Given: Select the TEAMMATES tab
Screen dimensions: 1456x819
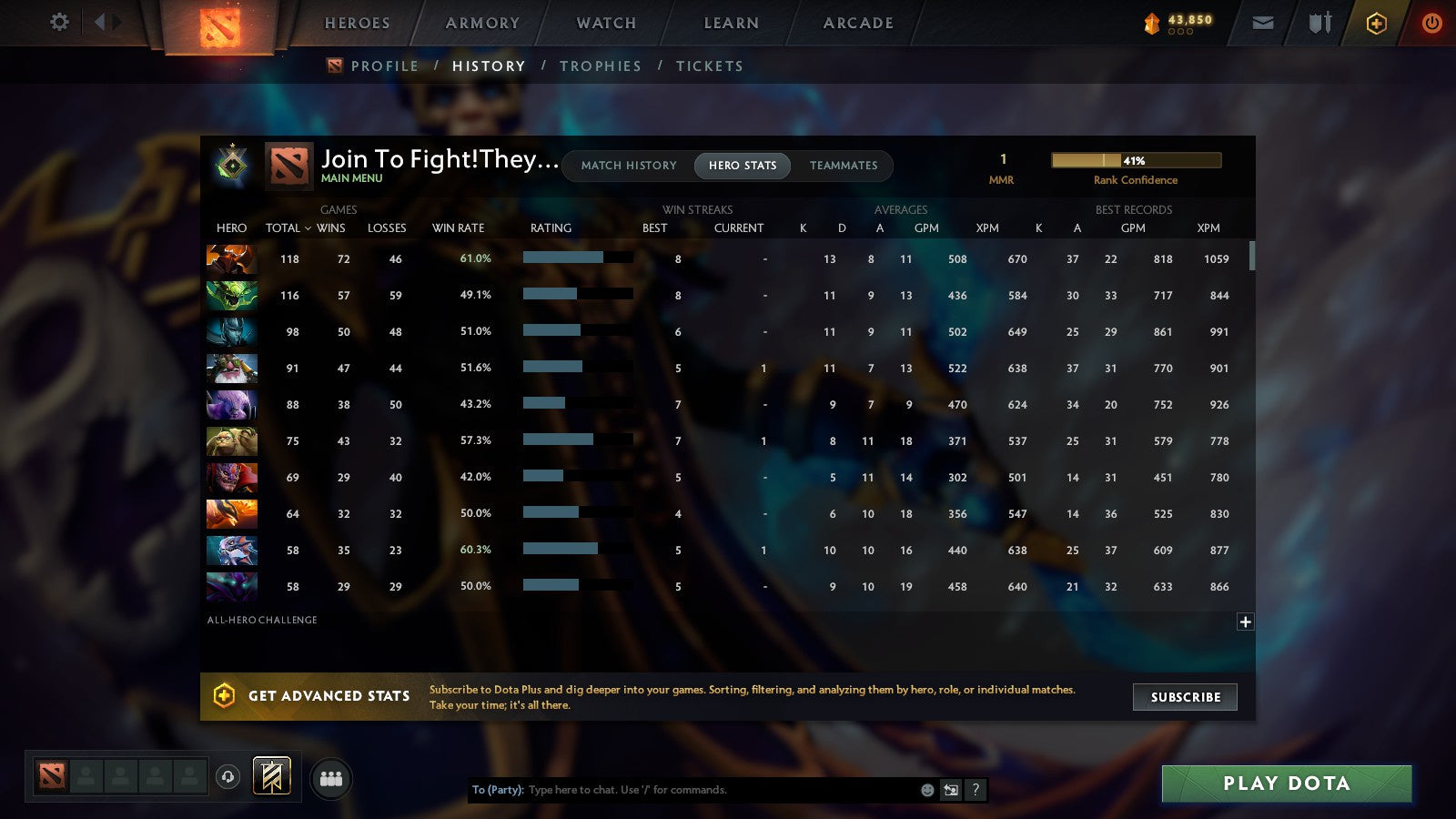Looking at the screenshot, I should 844,166.
